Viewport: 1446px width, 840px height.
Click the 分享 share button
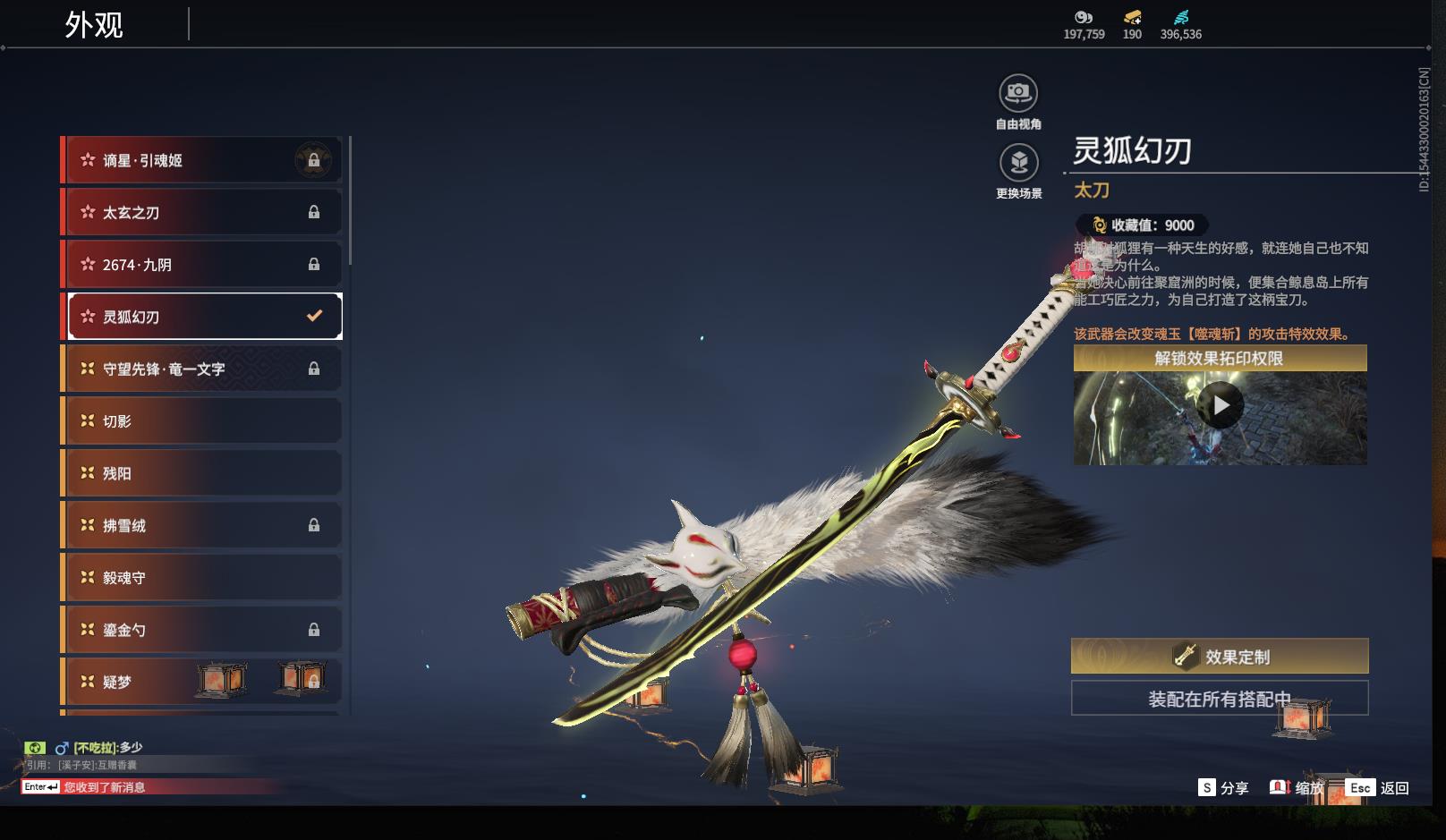1223,788
